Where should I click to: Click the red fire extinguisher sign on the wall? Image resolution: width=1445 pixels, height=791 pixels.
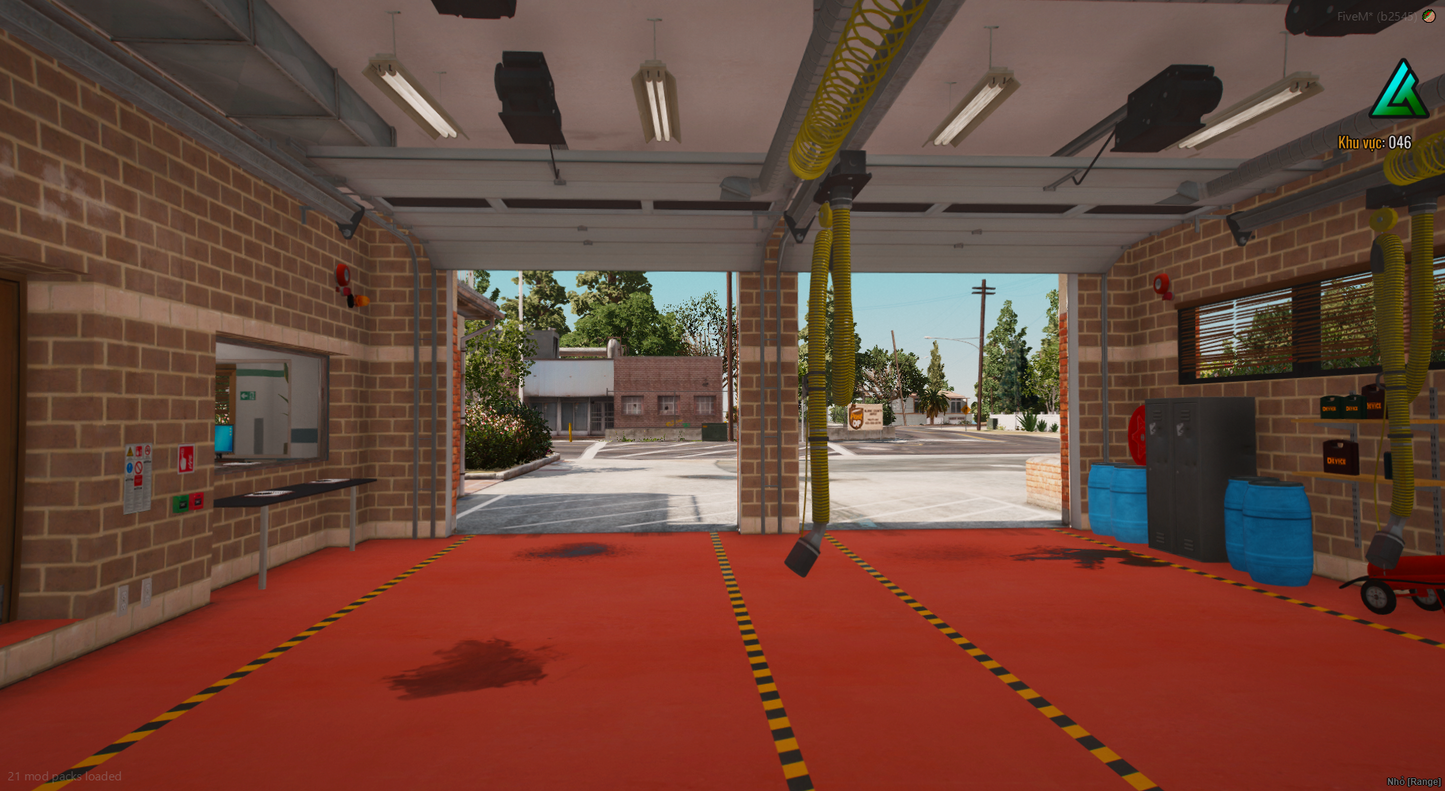tap(186, 458)
